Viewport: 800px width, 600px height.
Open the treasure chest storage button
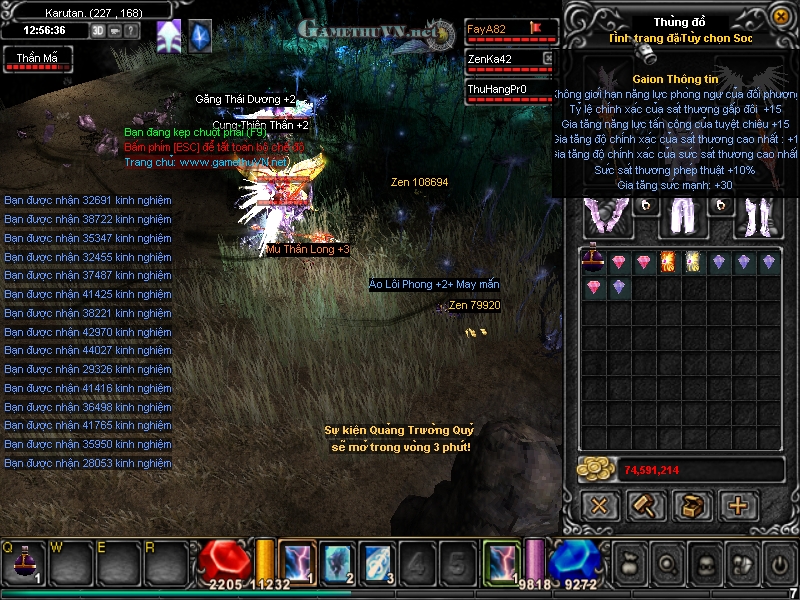pos(692,505)
